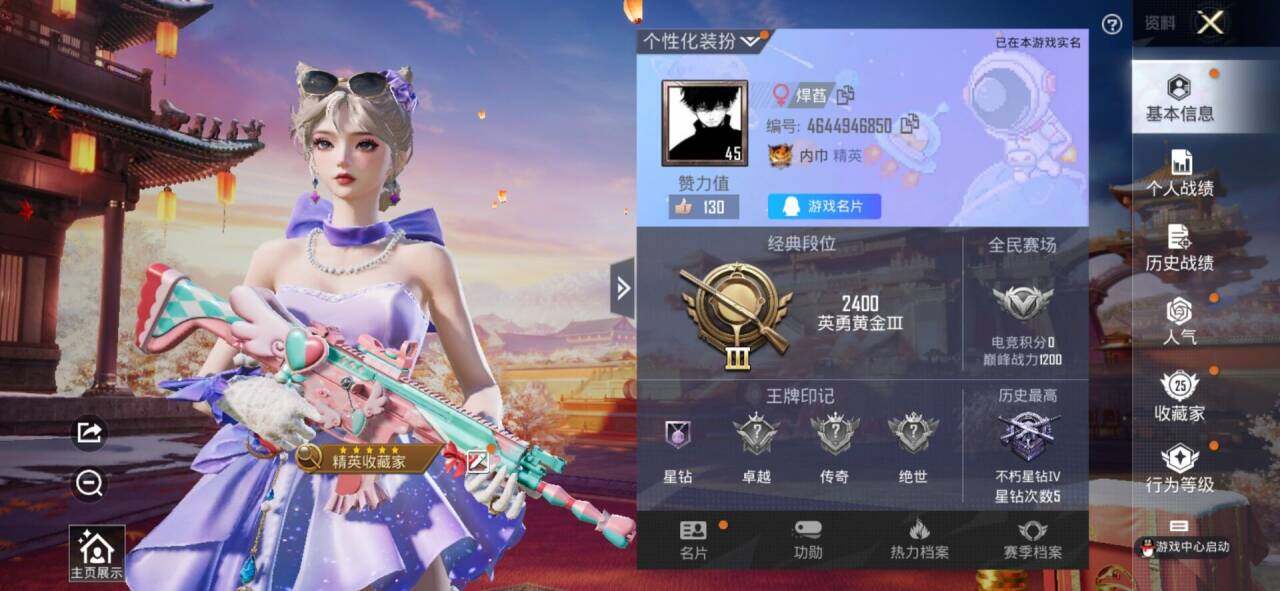1280x591 pixels.
Task: Open the 主页展示 button
Action: click(x=97, y=553)
